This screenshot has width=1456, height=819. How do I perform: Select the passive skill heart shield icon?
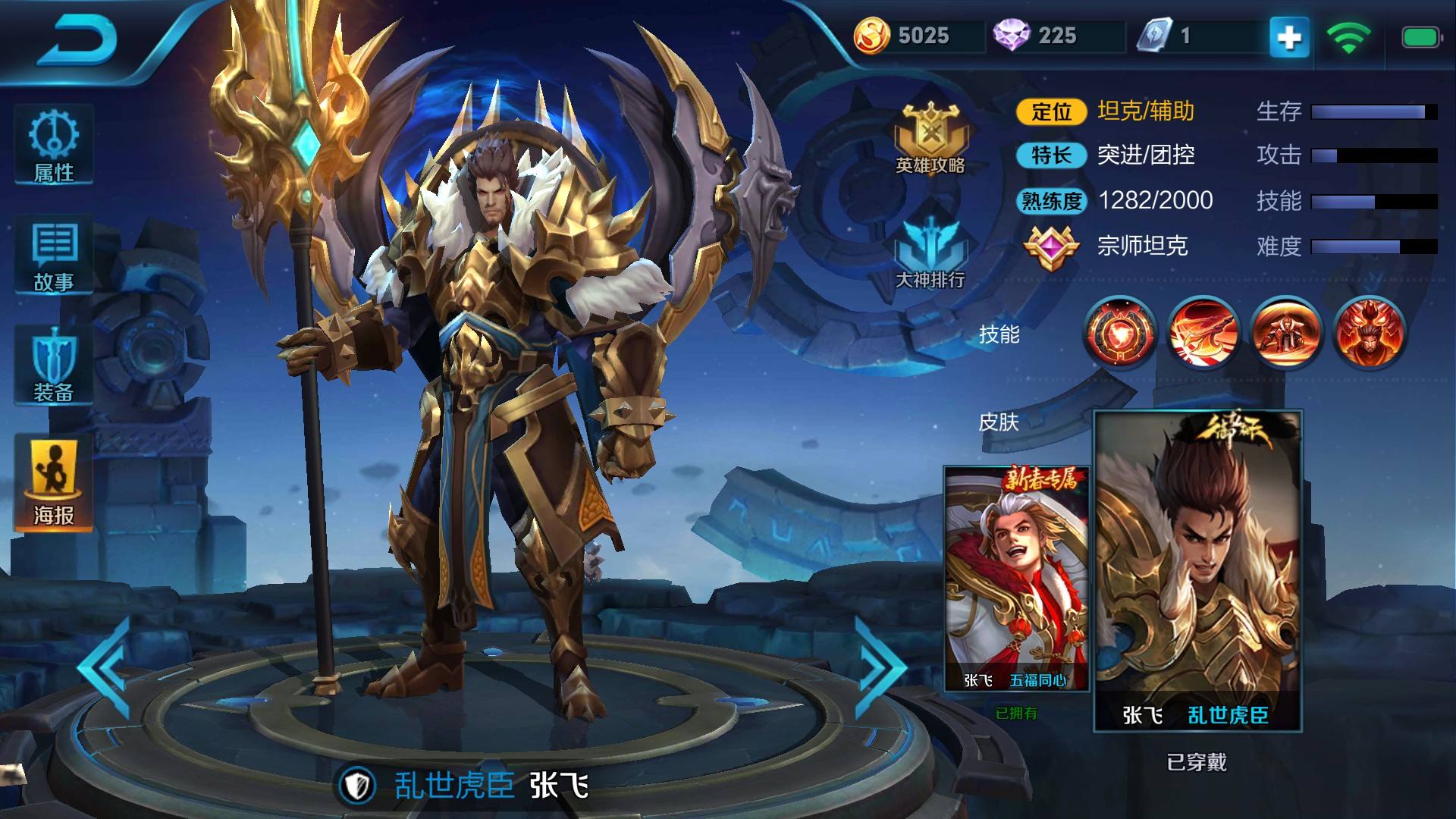[1121, 333]
